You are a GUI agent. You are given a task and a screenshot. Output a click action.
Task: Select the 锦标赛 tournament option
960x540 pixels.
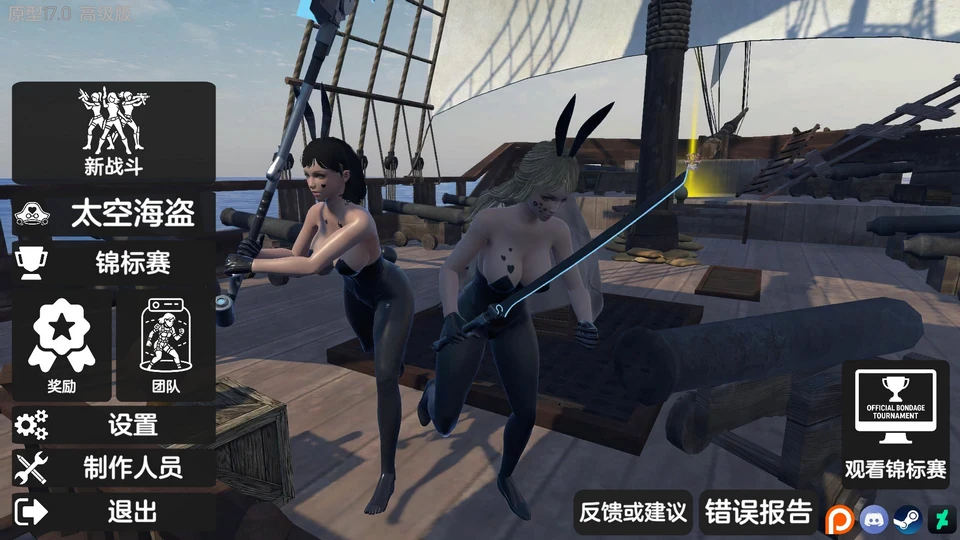[x=113, y=263]
